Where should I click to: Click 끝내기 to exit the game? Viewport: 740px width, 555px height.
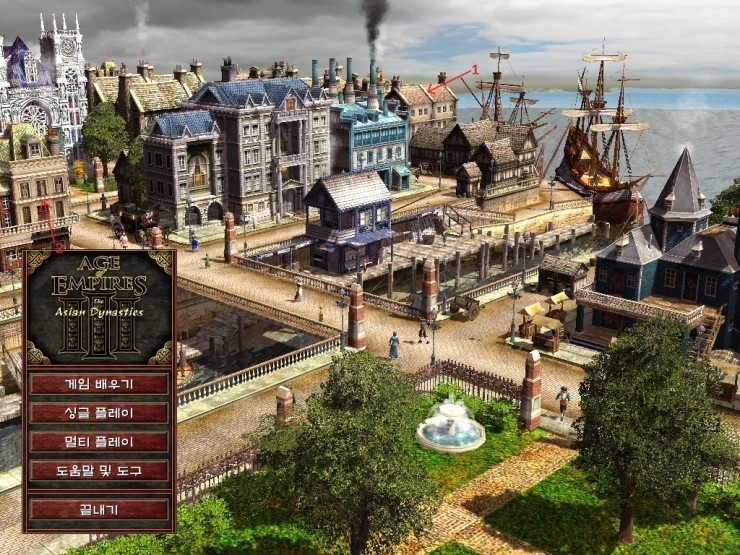click(x=99, y=509)
